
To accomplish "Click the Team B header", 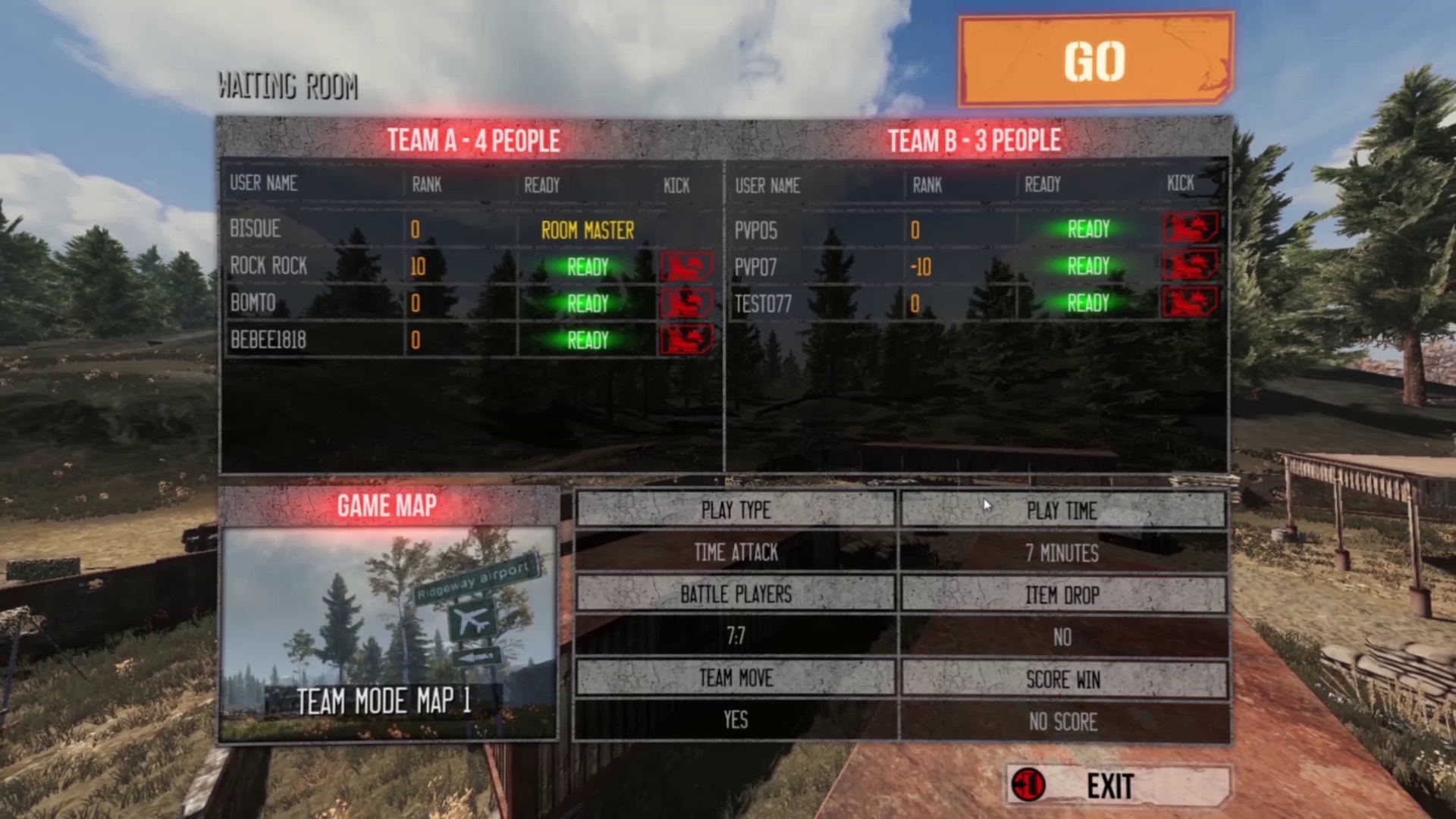I will (974, 140).
